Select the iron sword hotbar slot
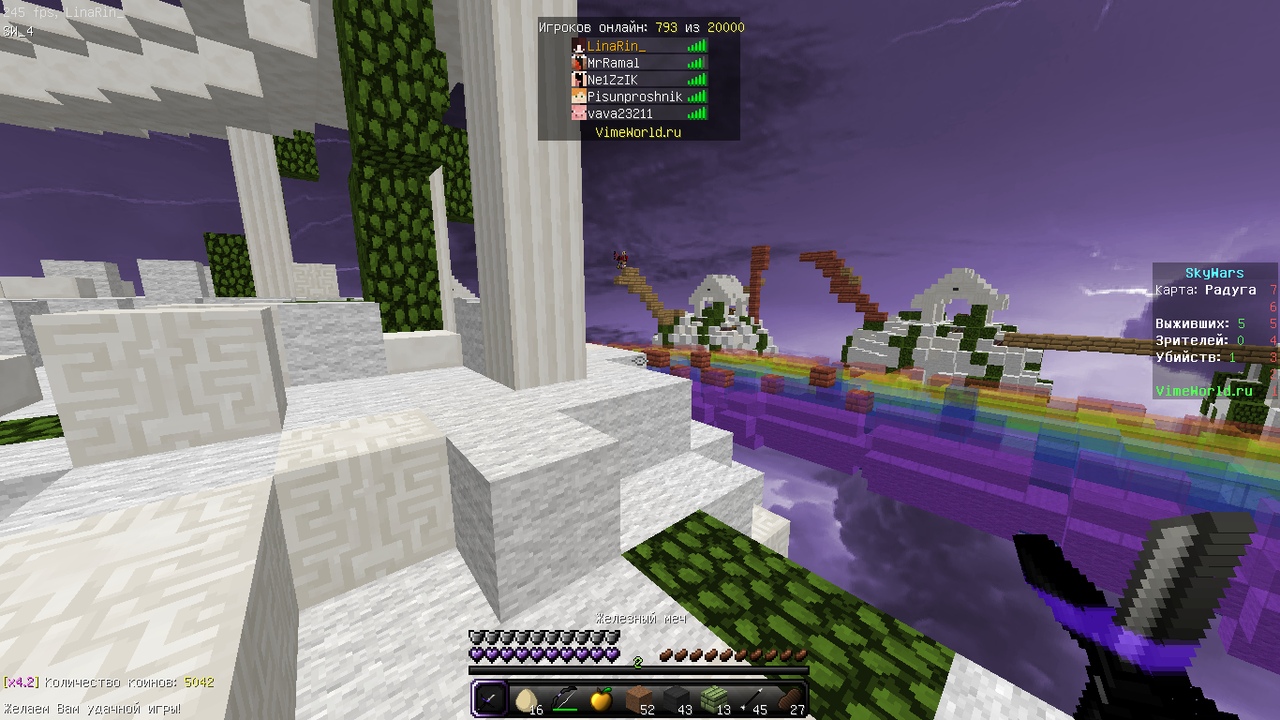This screenshot has height=720, width=1280. (490, 699)
